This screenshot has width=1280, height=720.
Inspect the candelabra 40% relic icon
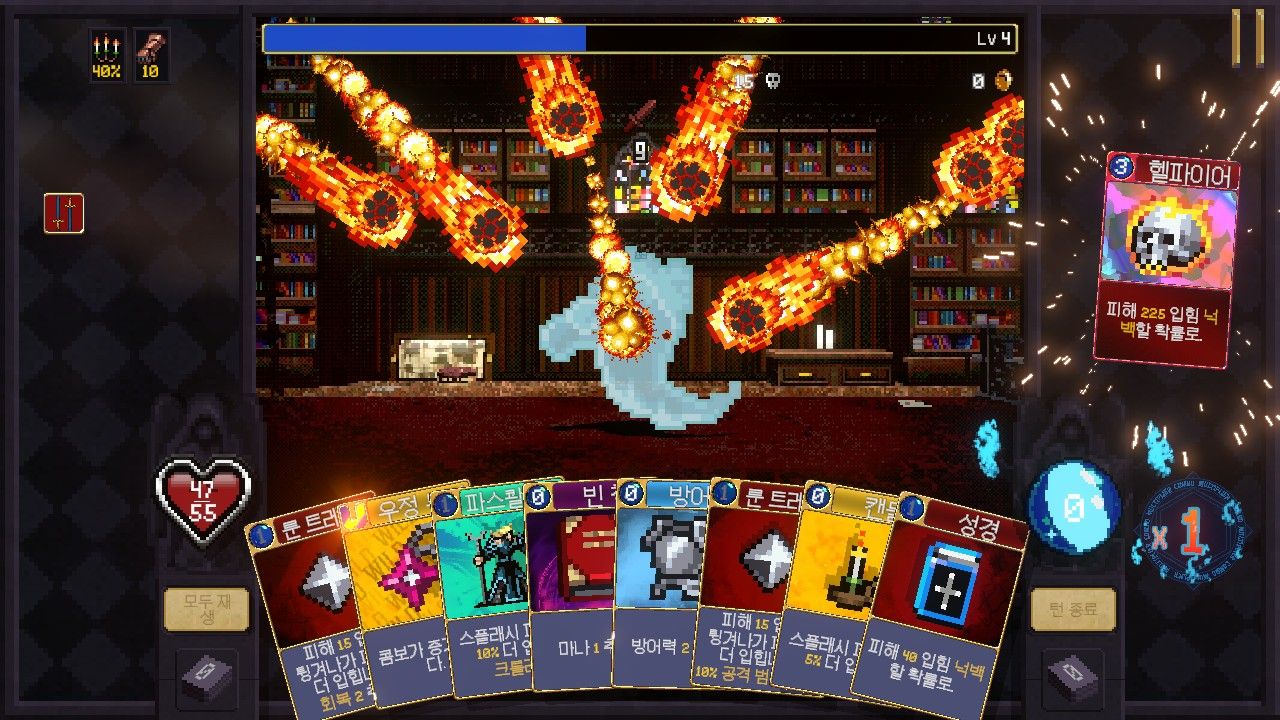point(108,54)
